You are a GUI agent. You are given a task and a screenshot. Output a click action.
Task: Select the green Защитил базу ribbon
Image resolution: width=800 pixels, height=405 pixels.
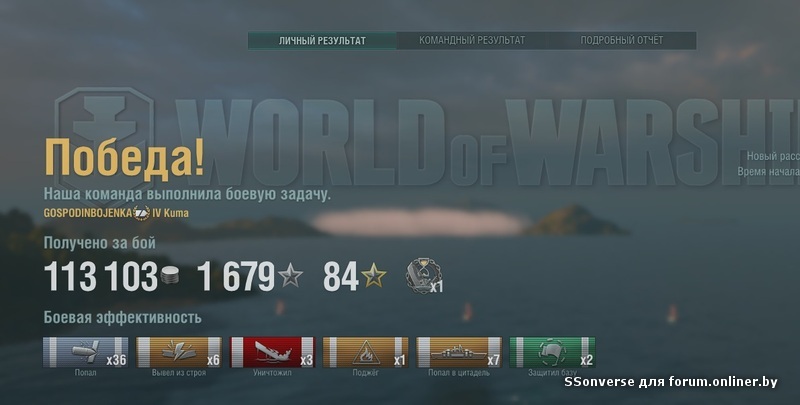pos(551,353)
